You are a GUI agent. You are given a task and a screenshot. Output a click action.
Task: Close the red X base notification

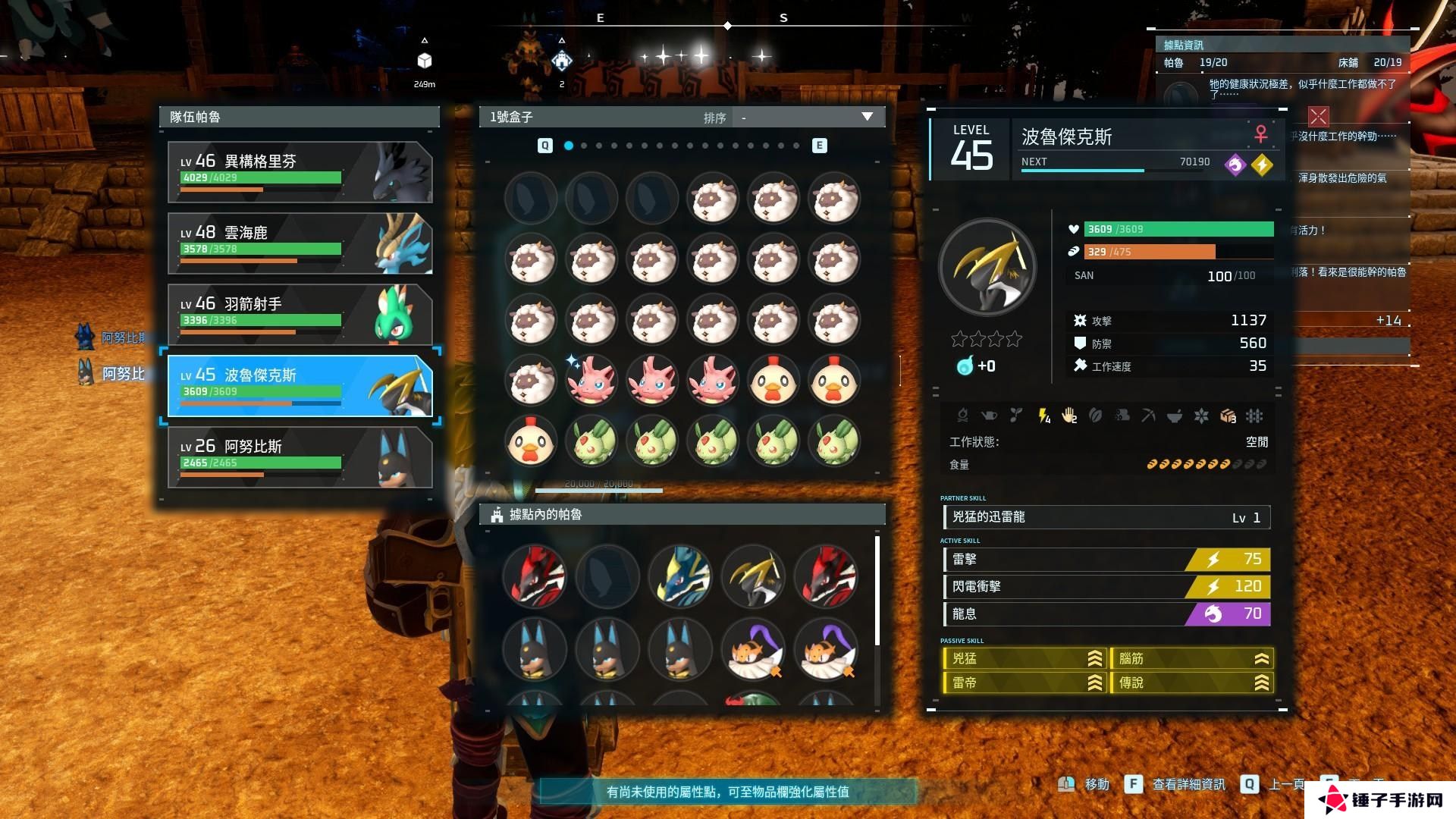click(x=1318, y=117)
